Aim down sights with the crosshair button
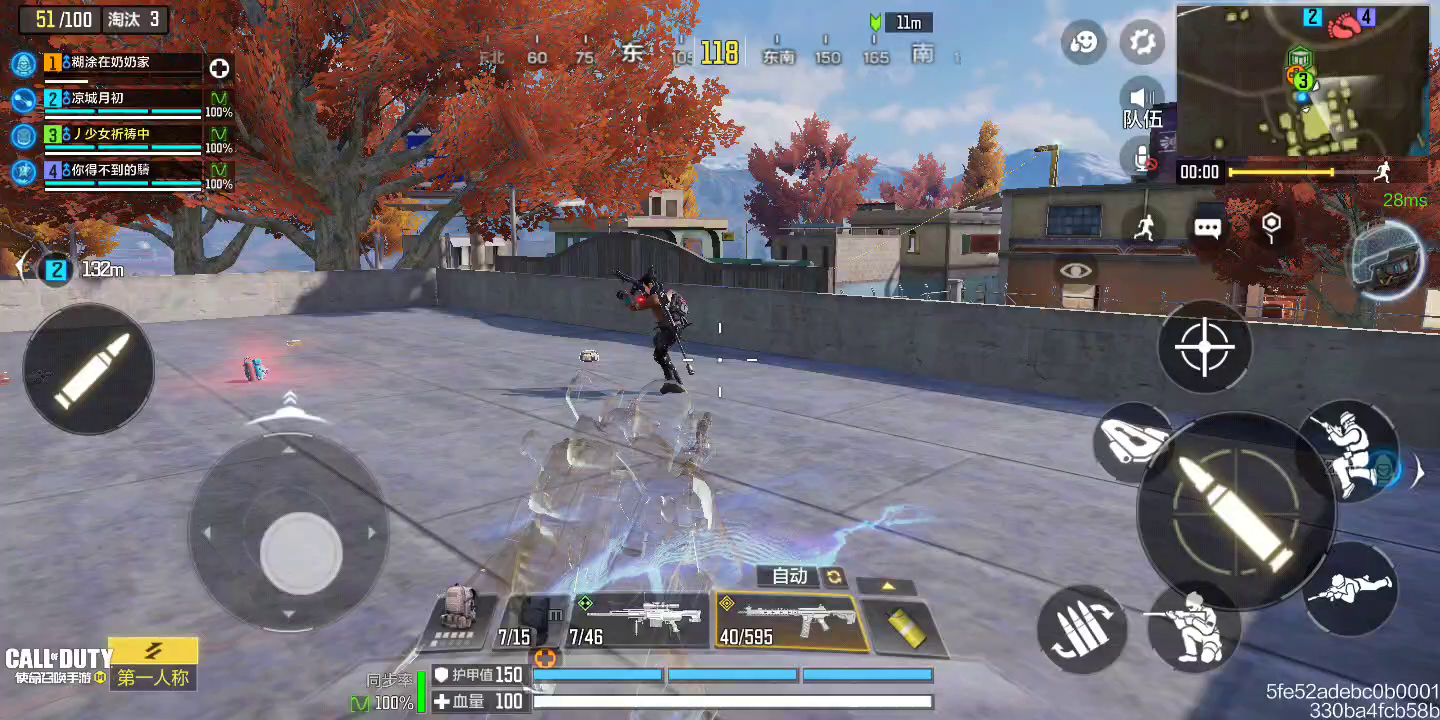Image resolution: width=1440 pixels, height=720 pixels. [x=1204, y=347]
